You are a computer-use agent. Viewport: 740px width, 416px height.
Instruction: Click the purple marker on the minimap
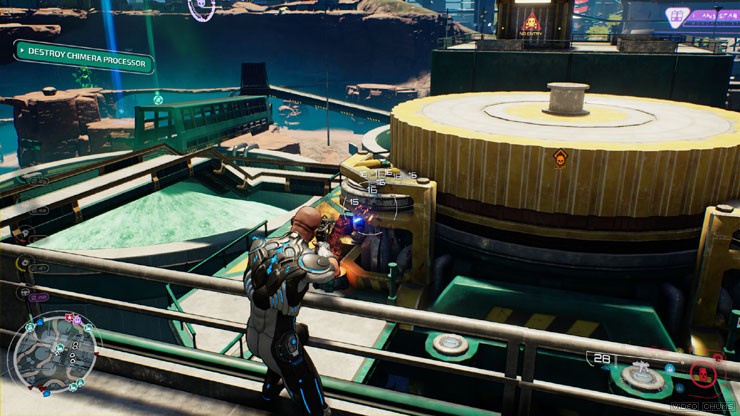[78, 318]
